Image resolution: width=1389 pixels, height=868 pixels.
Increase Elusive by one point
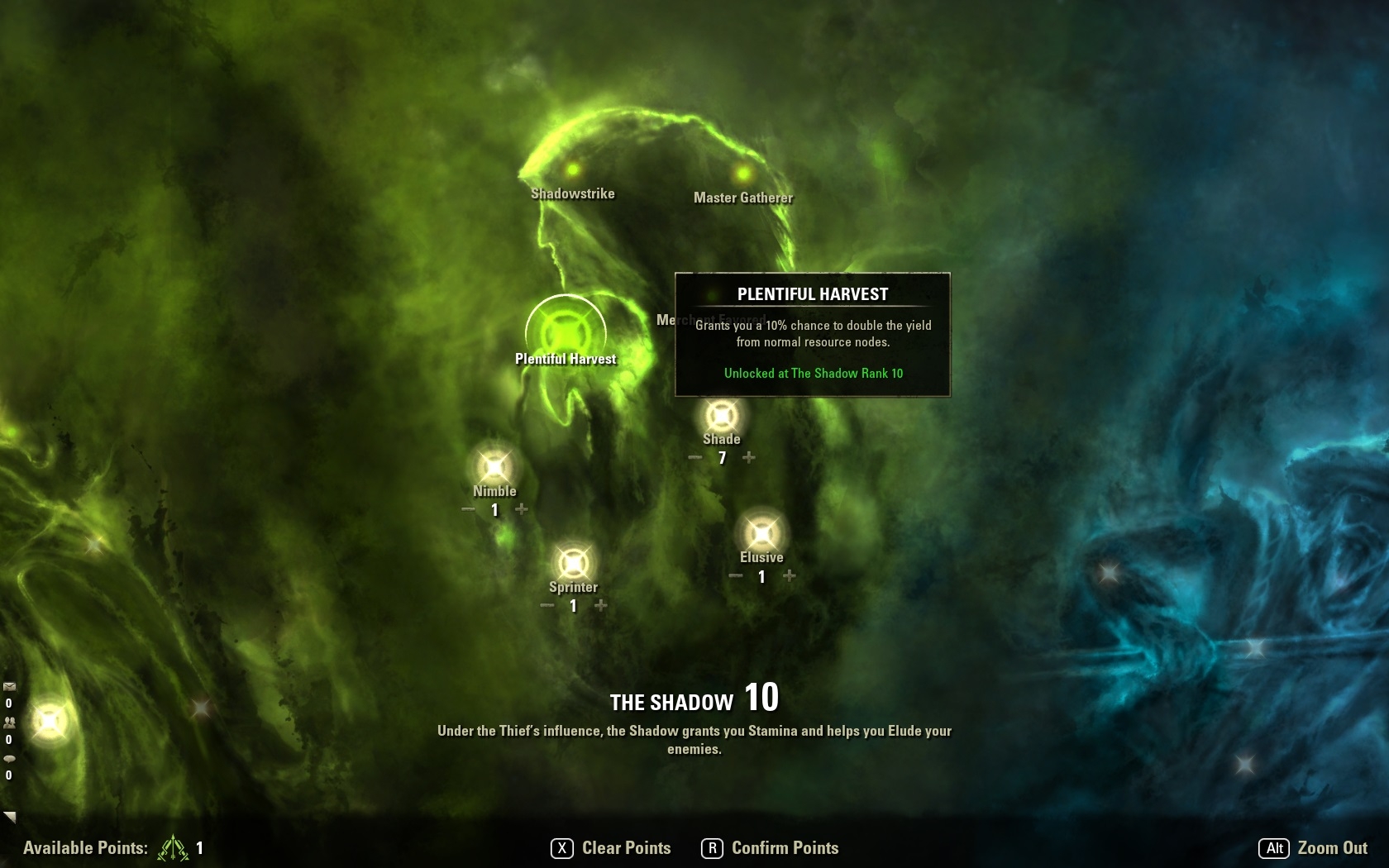pos(790,575)
